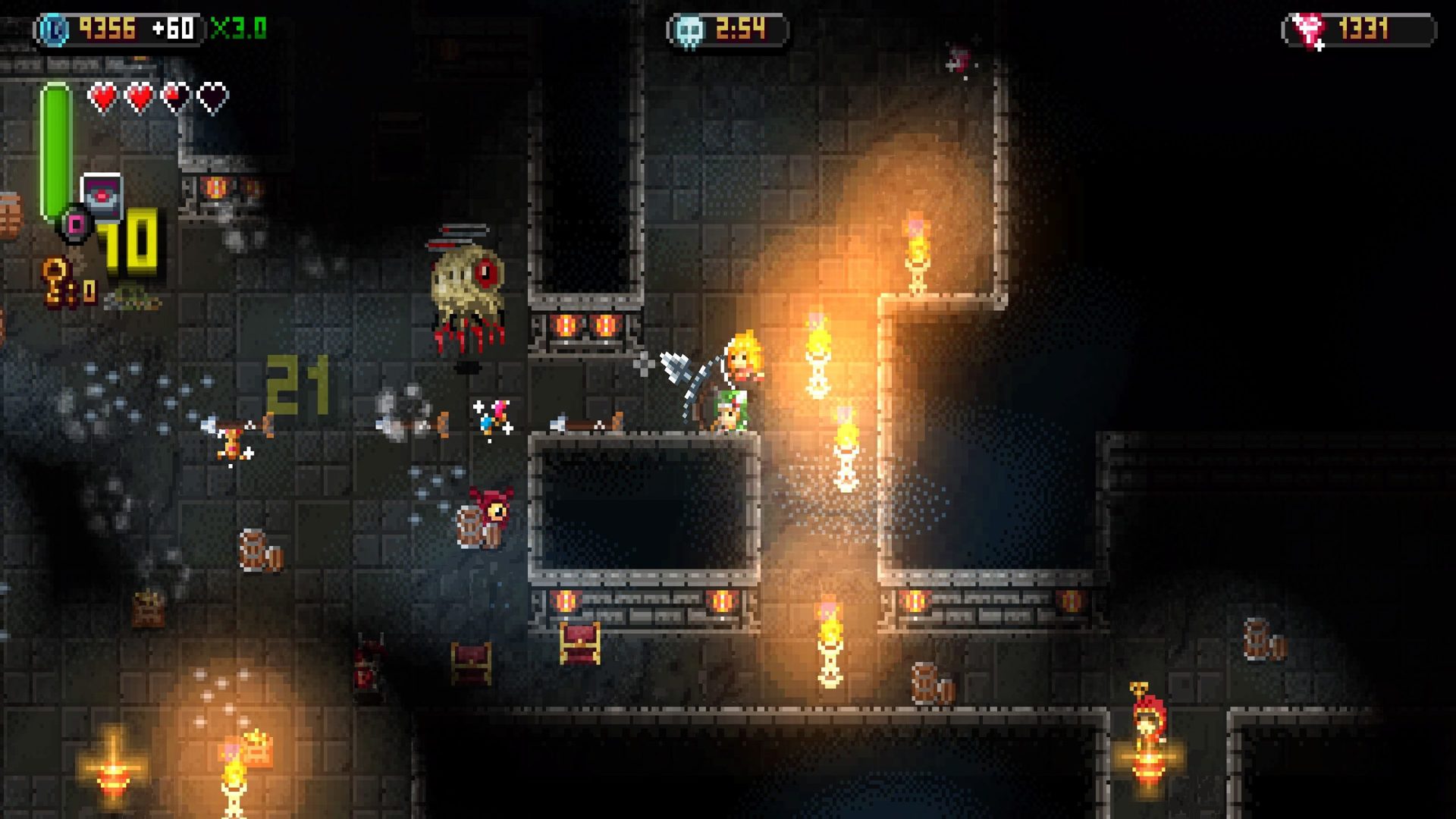Click the blue coin currency icon
The width and height of the screenshot is (1456, 819).
pos(55,30)
